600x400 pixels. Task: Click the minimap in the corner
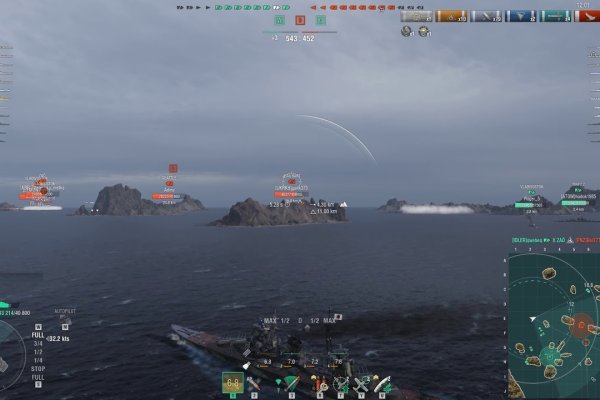click(x=553, y=325)
